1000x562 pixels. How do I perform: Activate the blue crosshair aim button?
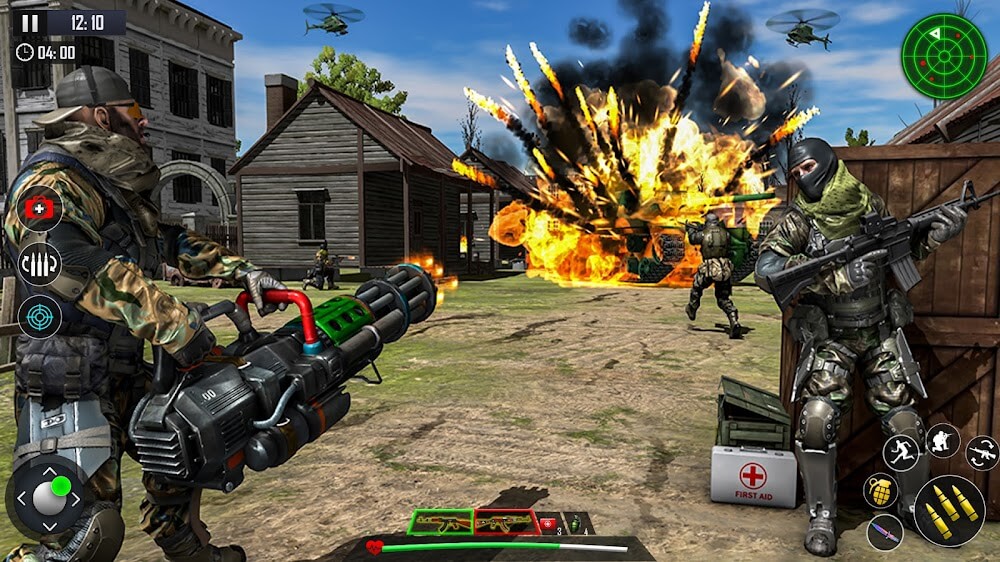[41, 317]
